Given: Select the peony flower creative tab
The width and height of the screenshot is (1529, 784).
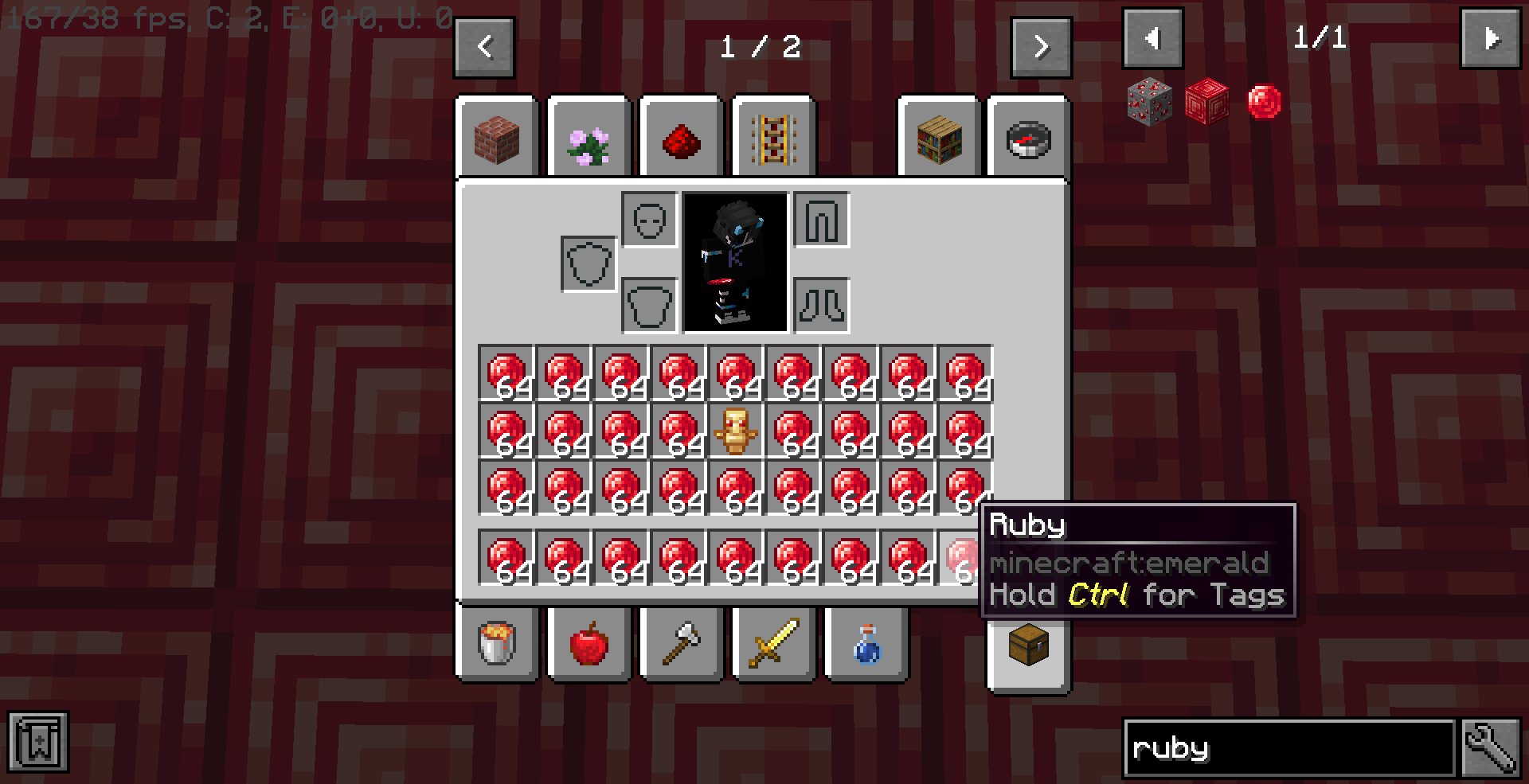Looking at the screenshot, I should click(x=589, y=137).
